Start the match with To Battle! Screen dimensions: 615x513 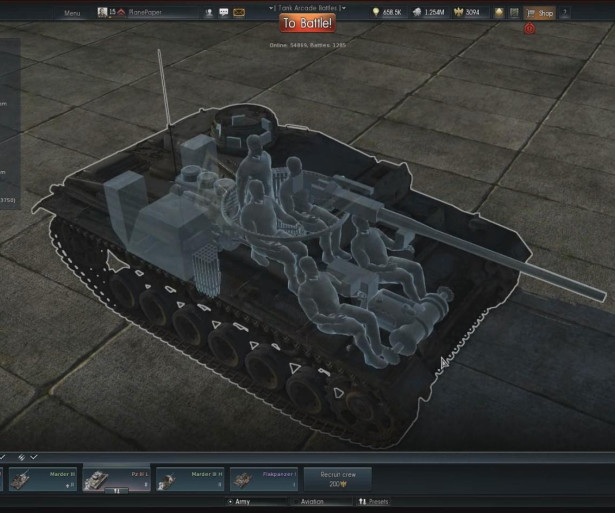306,23
